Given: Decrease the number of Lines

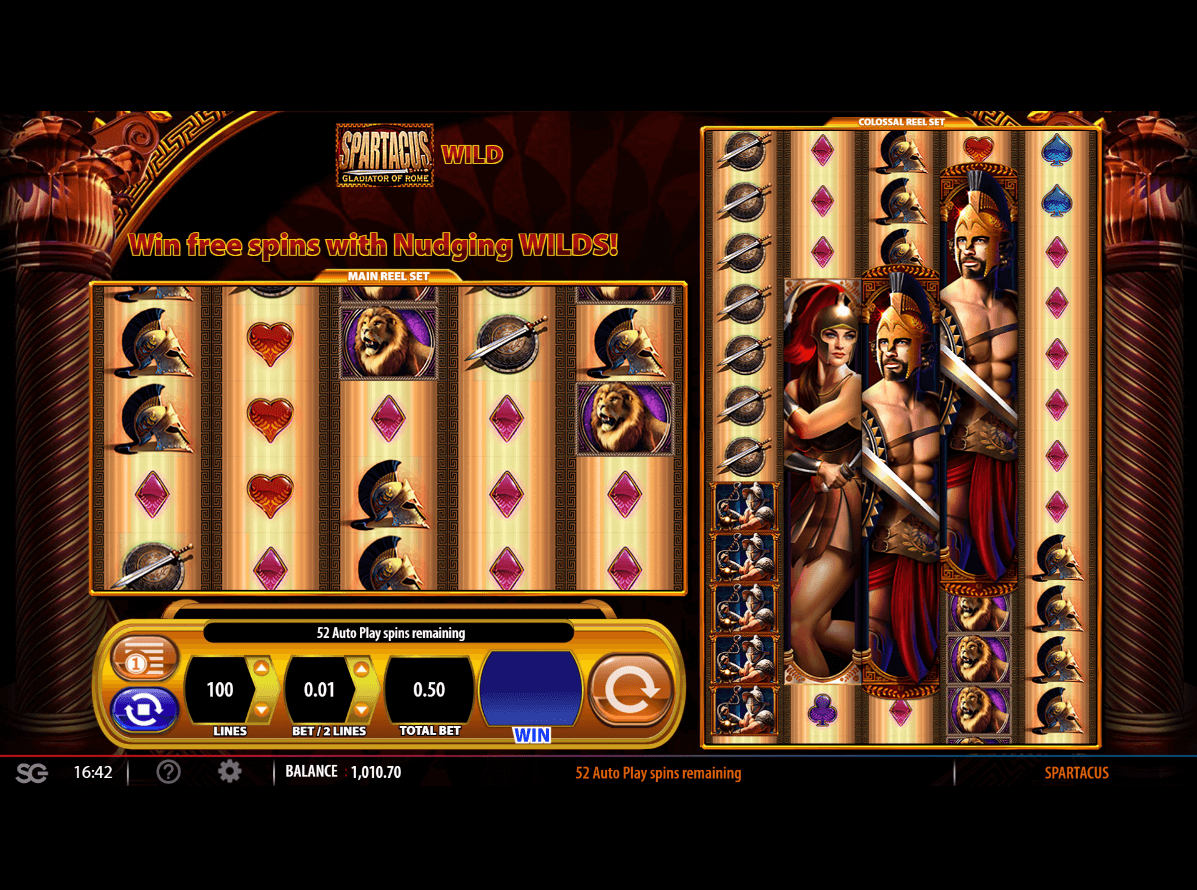Looking at the screenshot, I should [261, 709].
